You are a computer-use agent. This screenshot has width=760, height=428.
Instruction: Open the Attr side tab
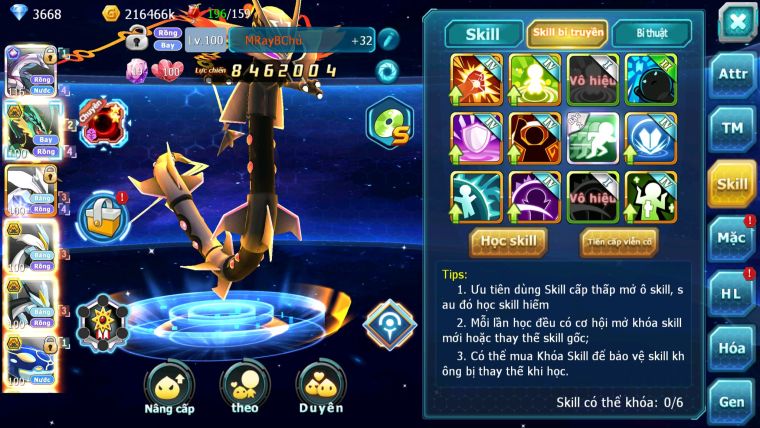(732, 73)
